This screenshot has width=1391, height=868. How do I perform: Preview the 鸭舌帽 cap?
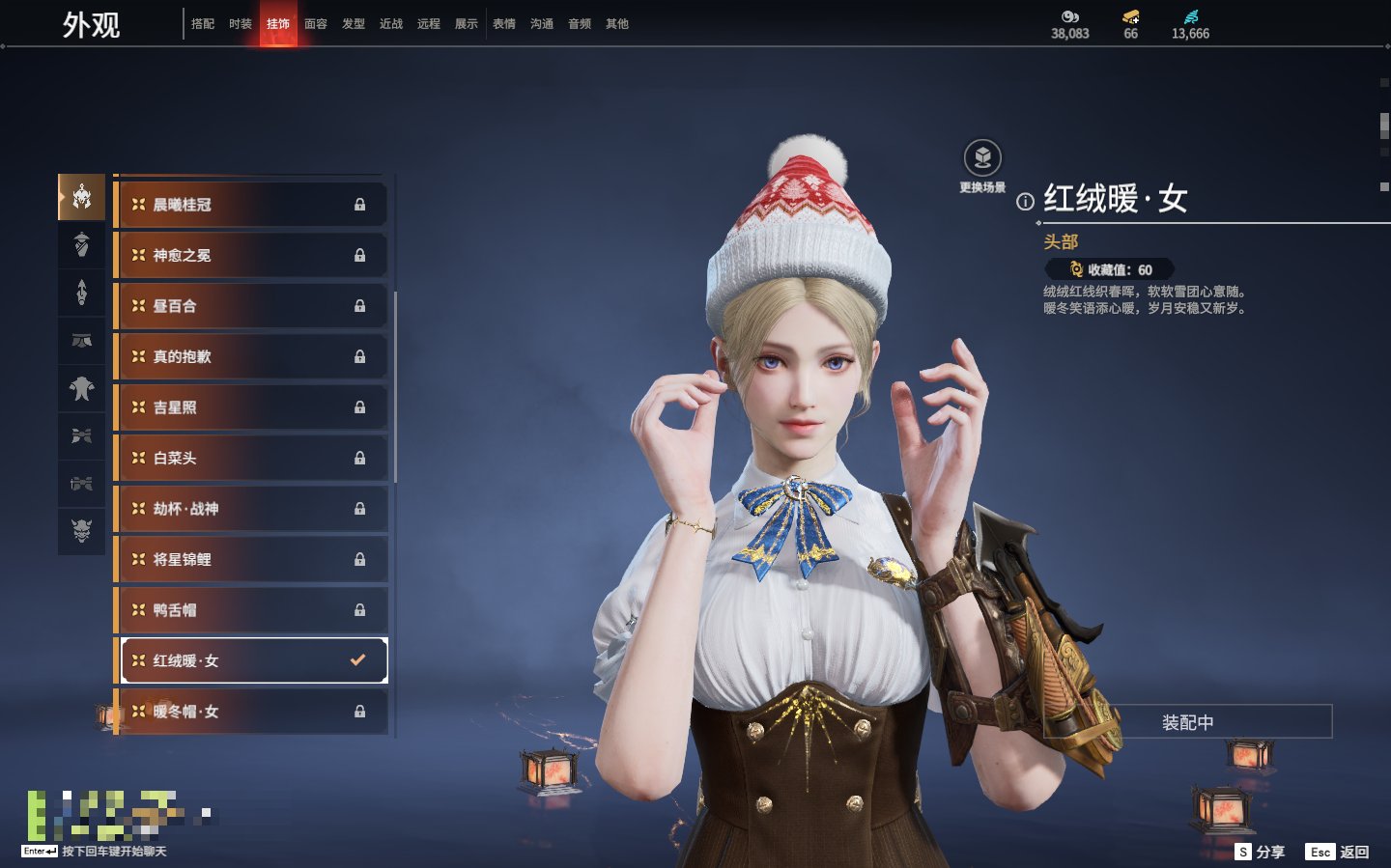pyautogui.click(x=251, y=610)
